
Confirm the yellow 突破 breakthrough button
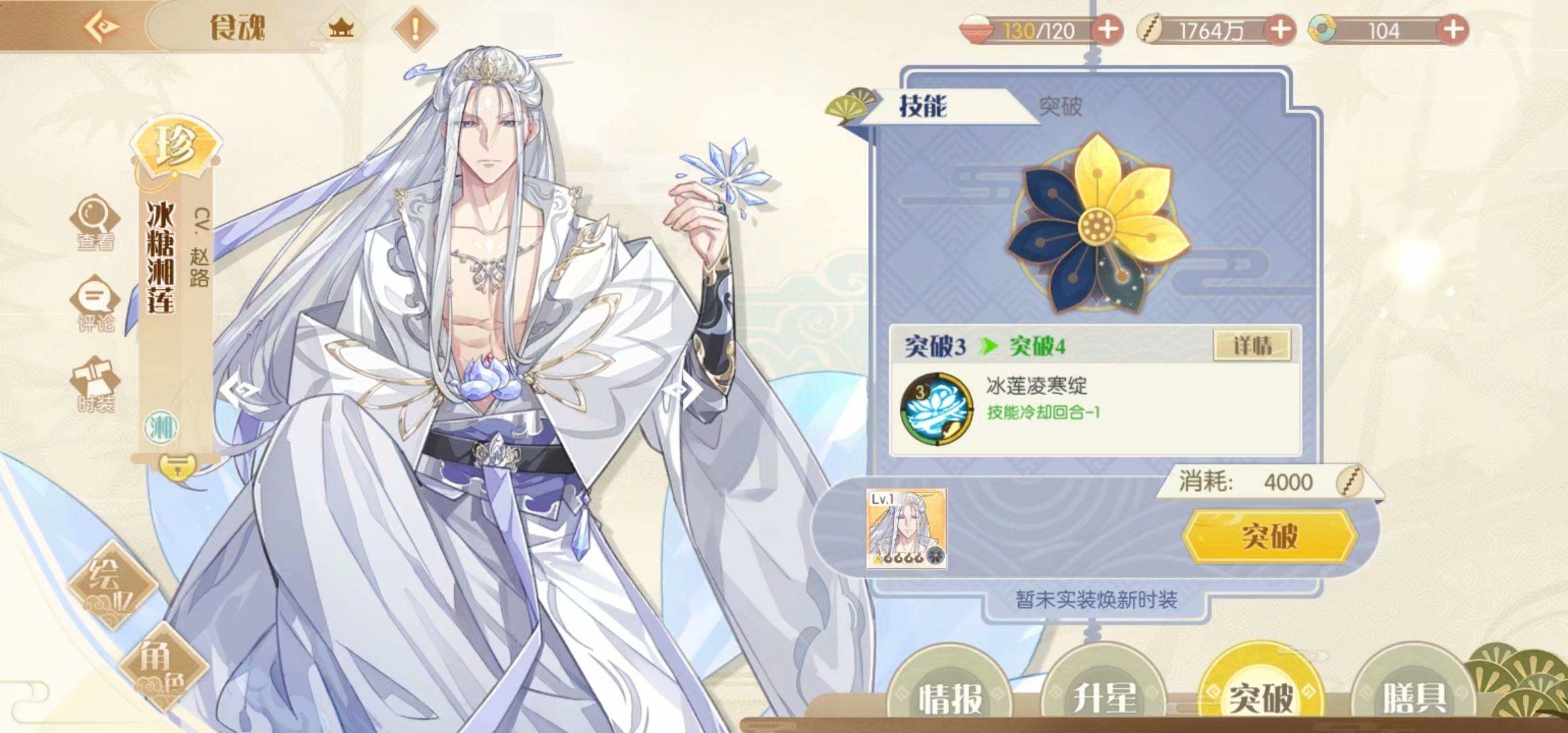pyautogui.click(x=1269, y=536)
